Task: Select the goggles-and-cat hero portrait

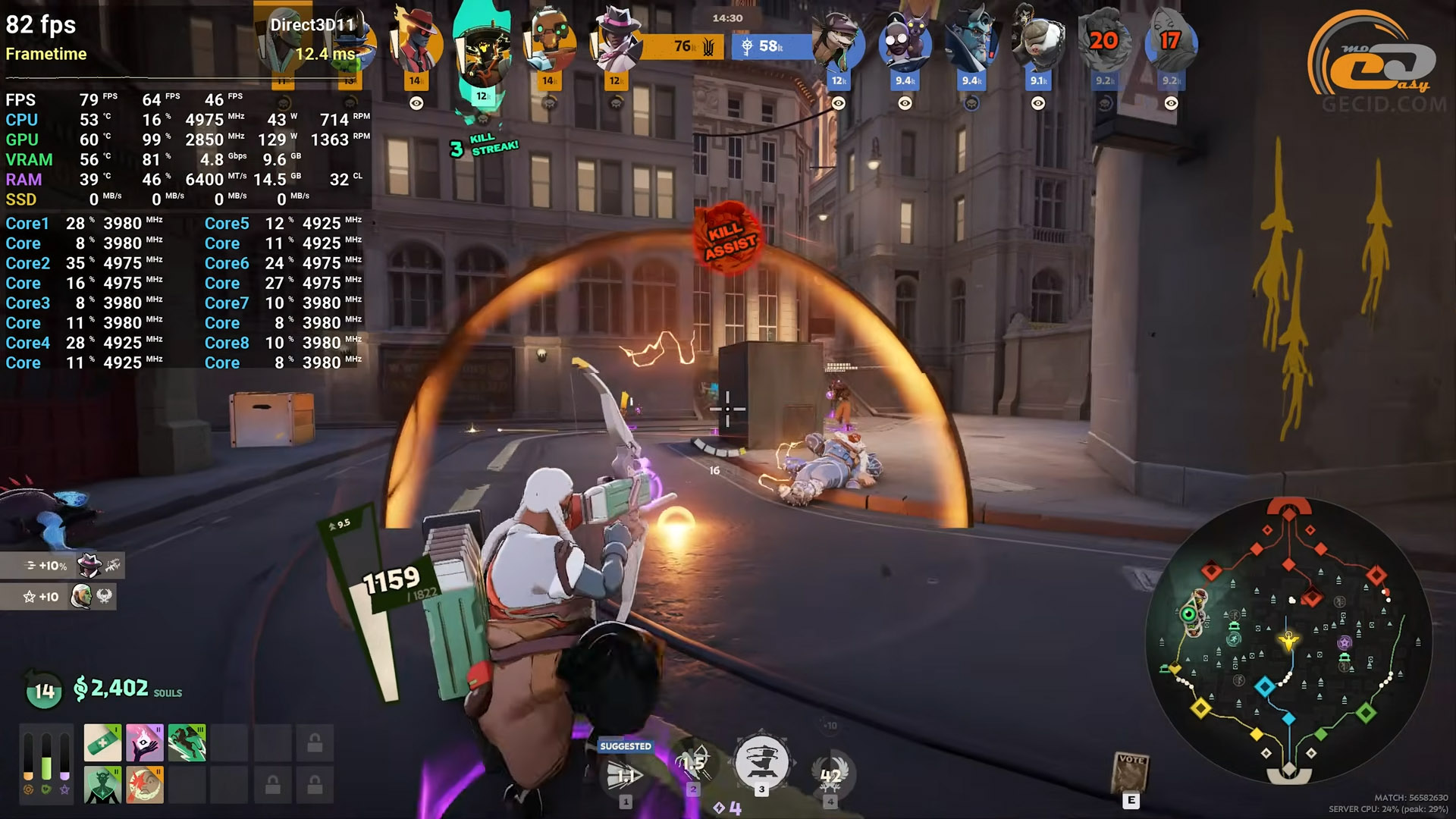Action: point(905,44)
